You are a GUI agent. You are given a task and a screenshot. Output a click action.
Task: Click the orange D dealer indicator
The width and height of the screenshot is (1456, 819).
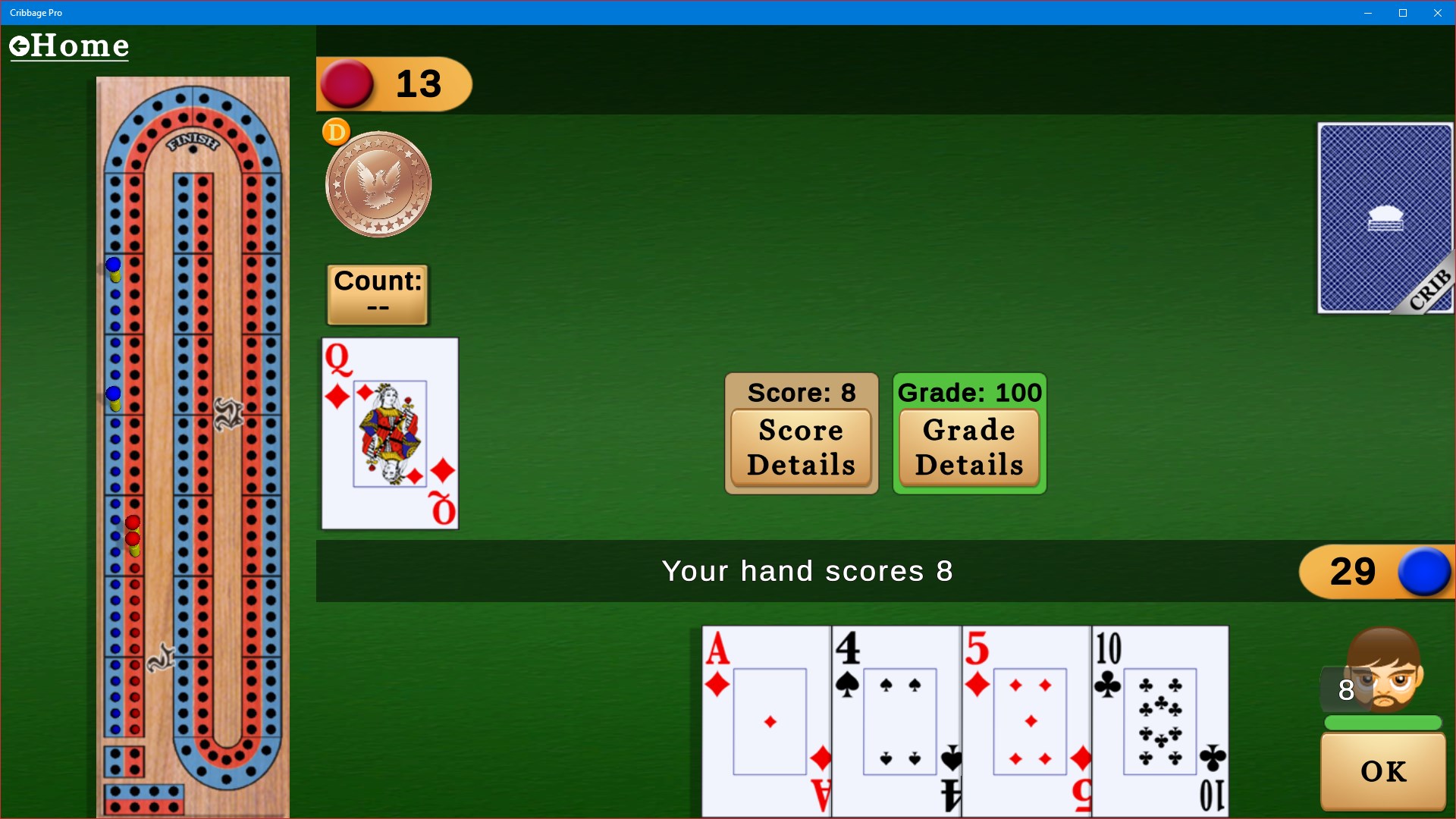336,131
